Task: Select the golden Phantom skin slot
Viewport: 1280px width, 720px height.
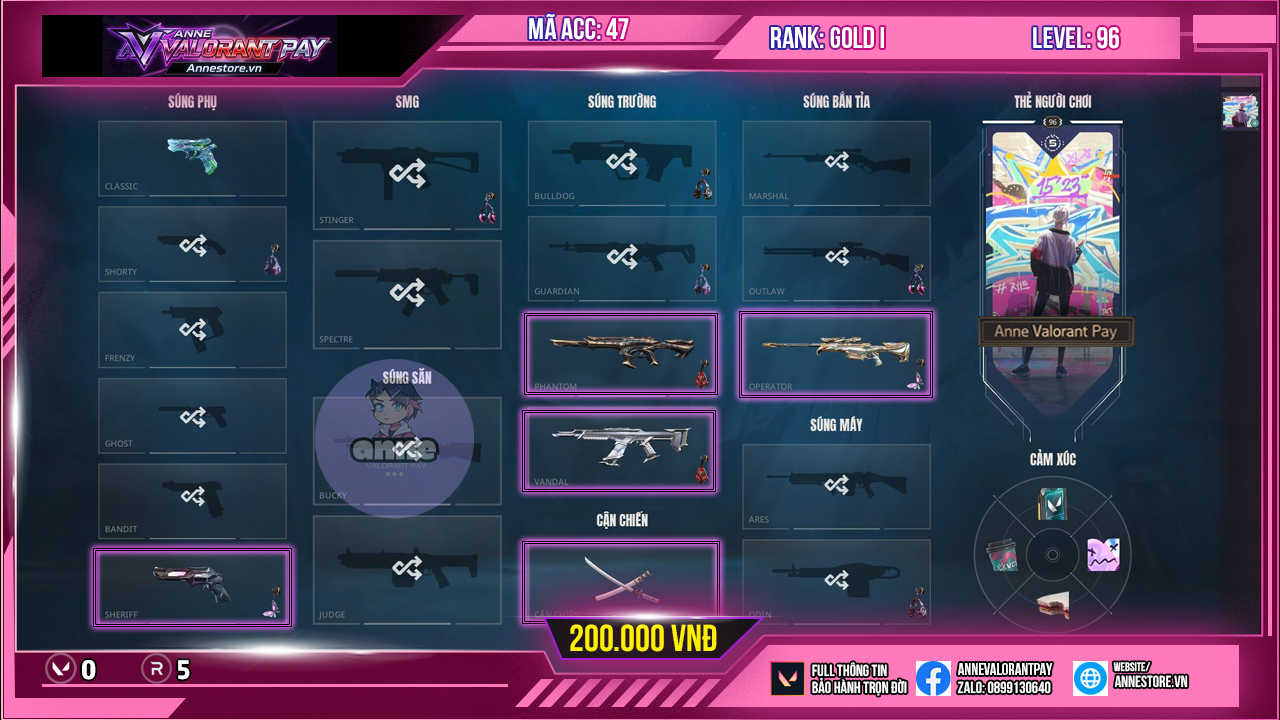Action: 622,354
